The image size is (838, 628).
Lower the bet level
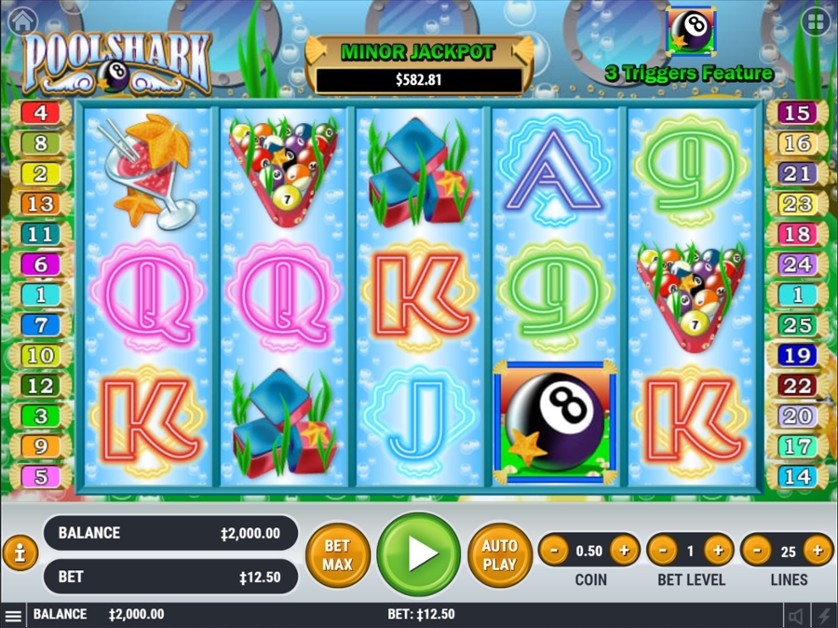(663, 549)
